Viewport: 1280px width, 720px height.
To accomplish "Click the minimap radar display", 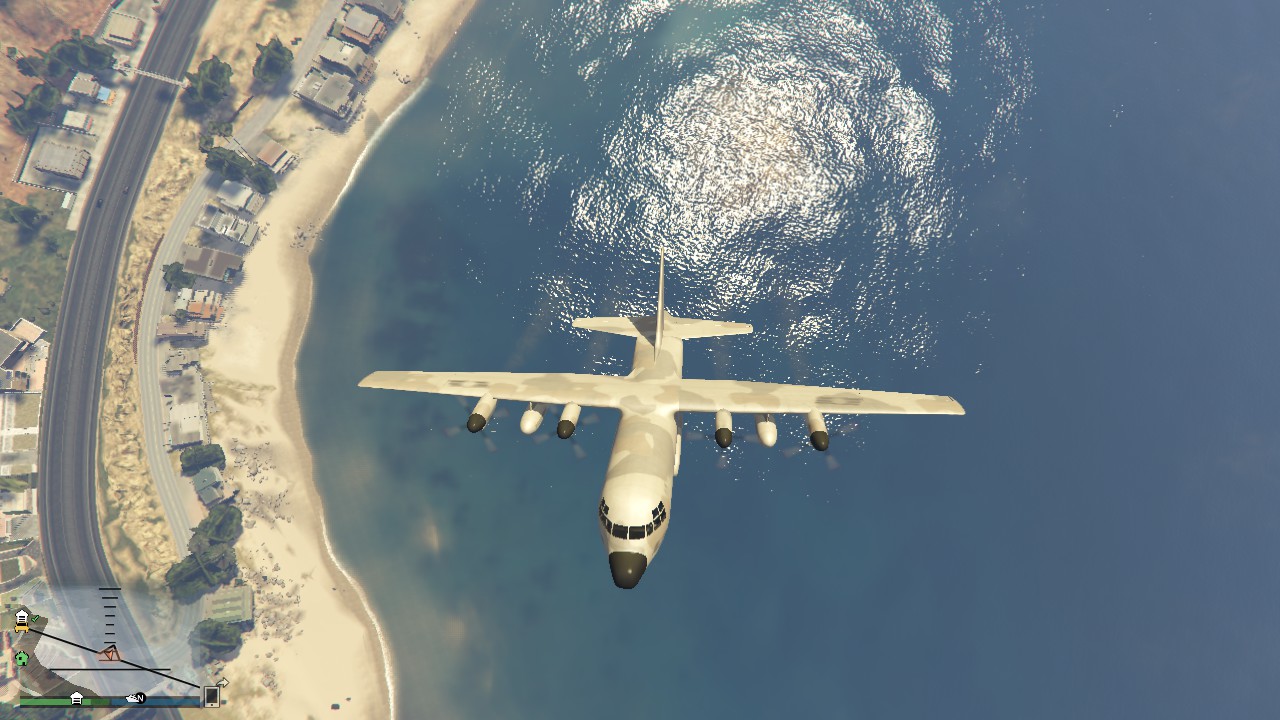I will [110, 640].
